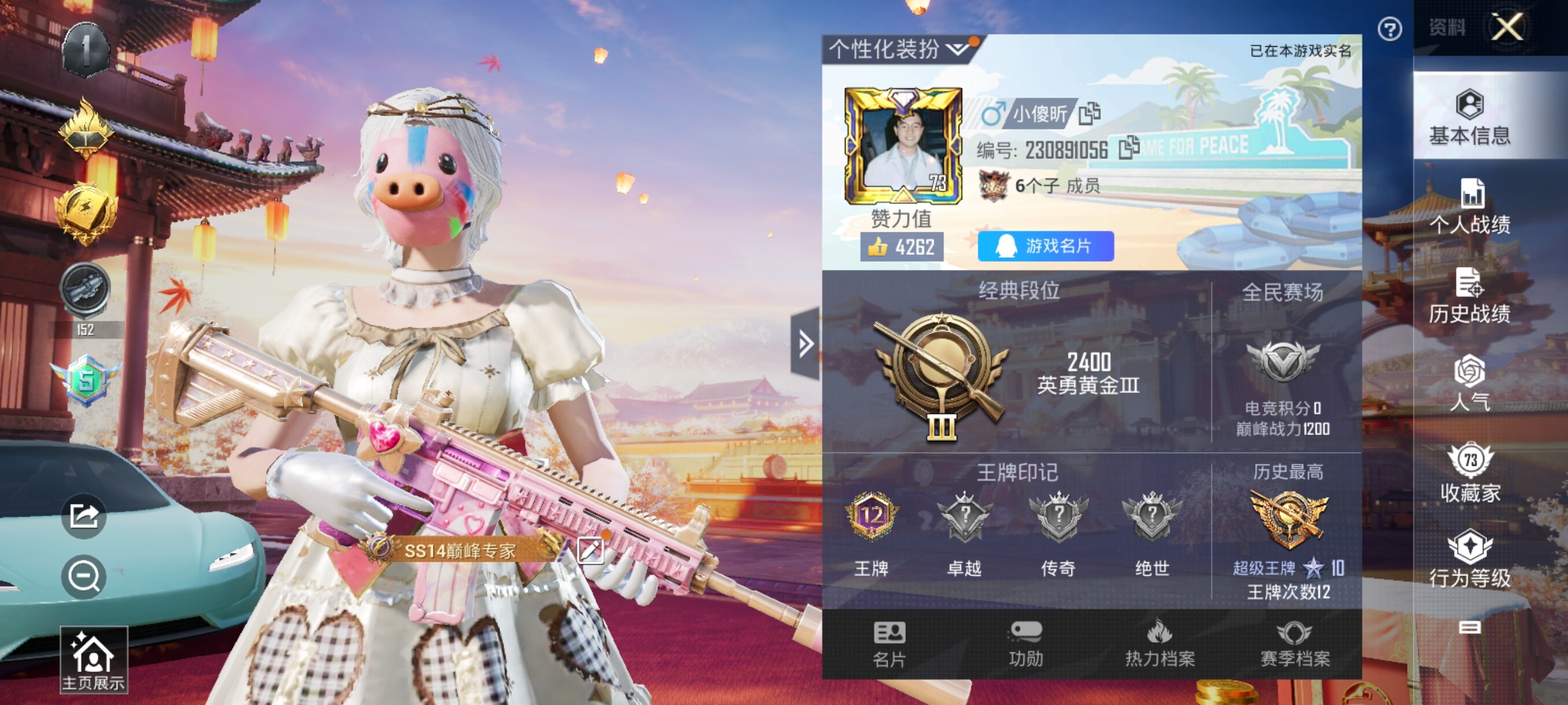Open the 收藏家 tab
The height and width of the screenshot is (705, 1568).
pos(1469,473)
